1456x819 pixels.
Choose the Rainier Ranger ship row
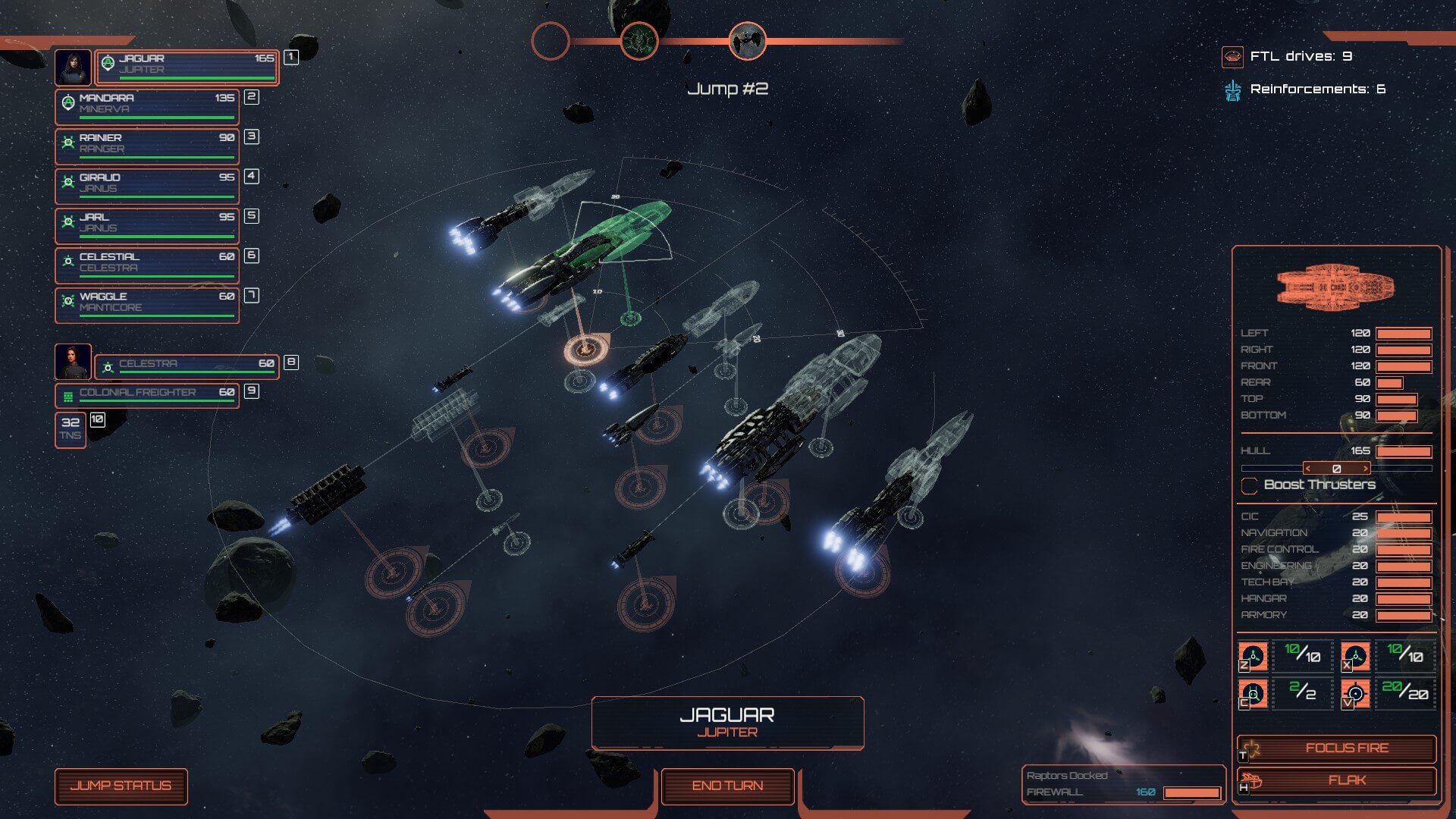coord(147,146)
